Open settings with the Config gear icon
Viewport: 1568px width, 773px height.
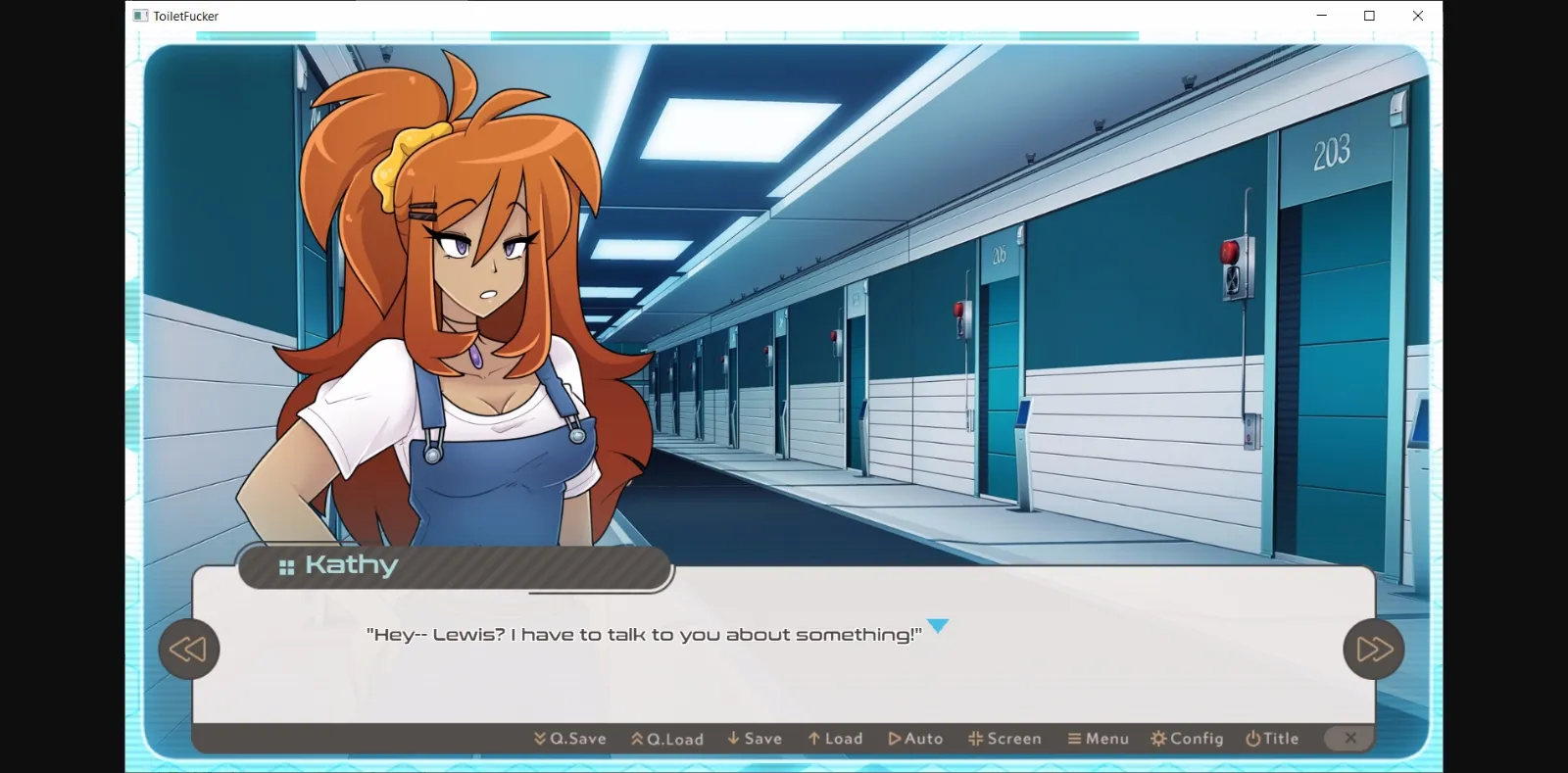click(x=1158, y=739)
